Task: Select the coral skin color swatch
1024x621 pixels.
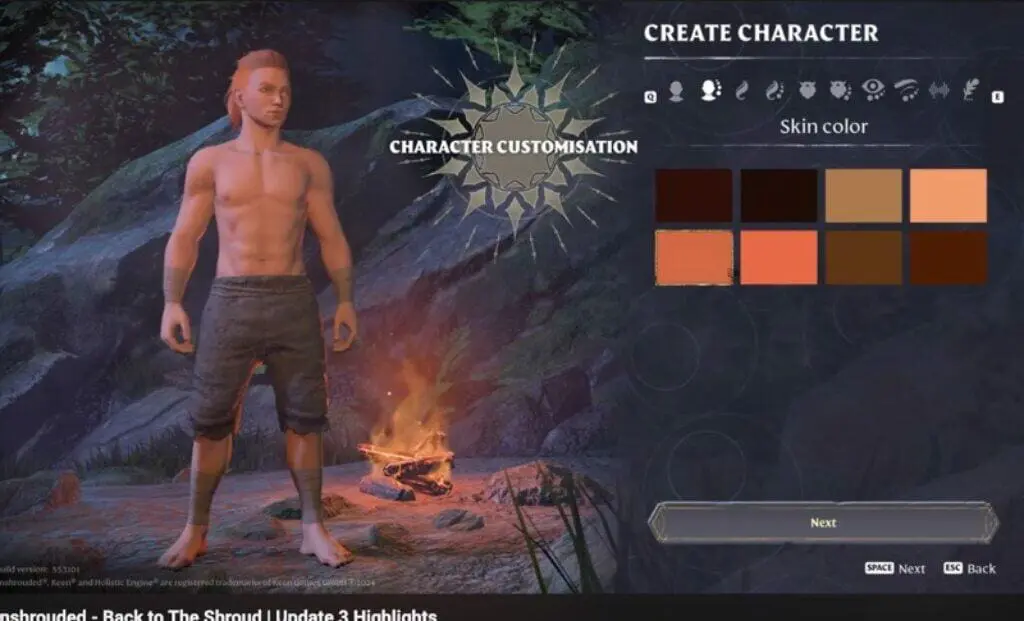Action: click(x=779, y=258)
